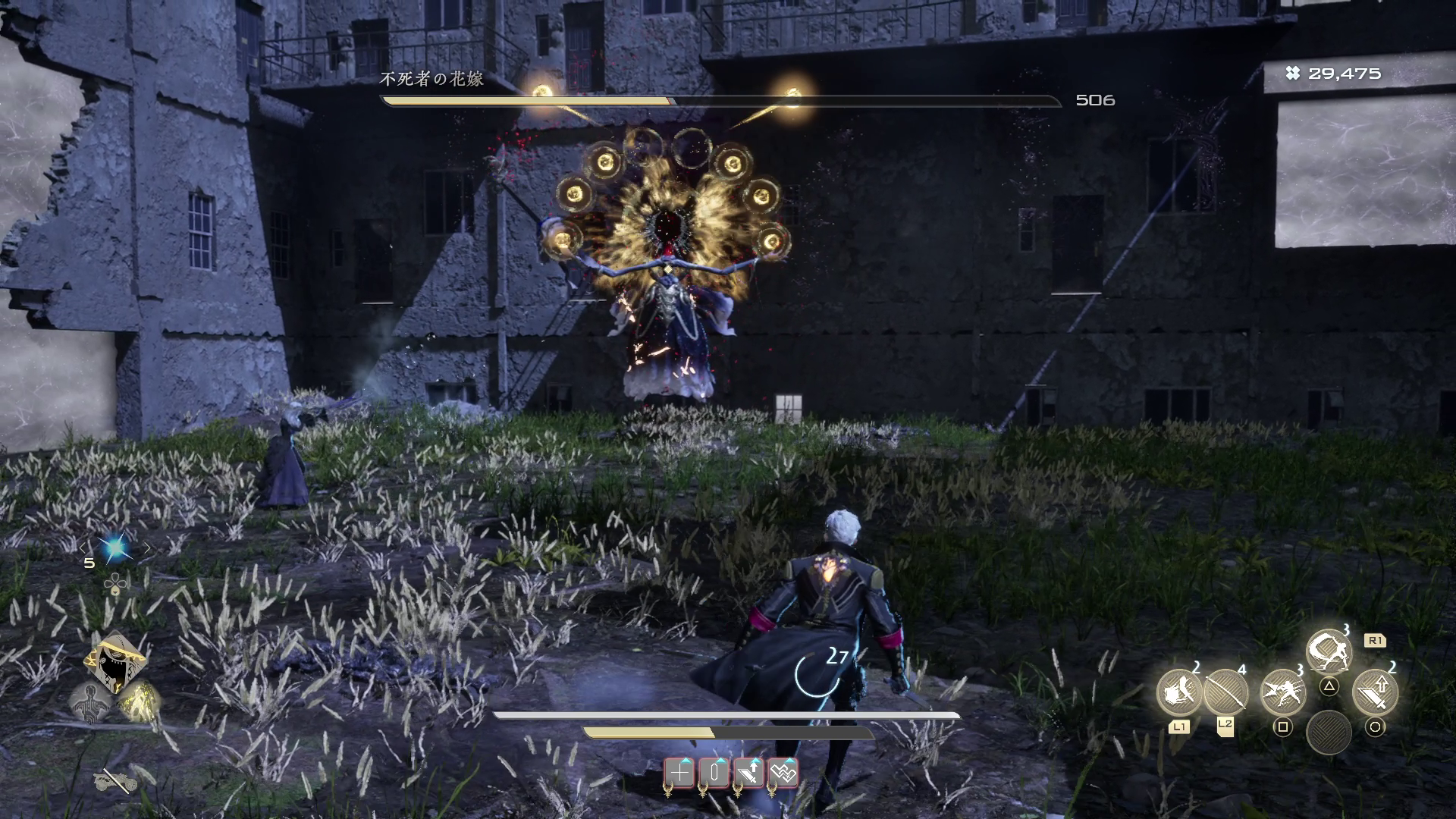Cycle to the previous quick item
1456x819 pixels.
[84, 548]
